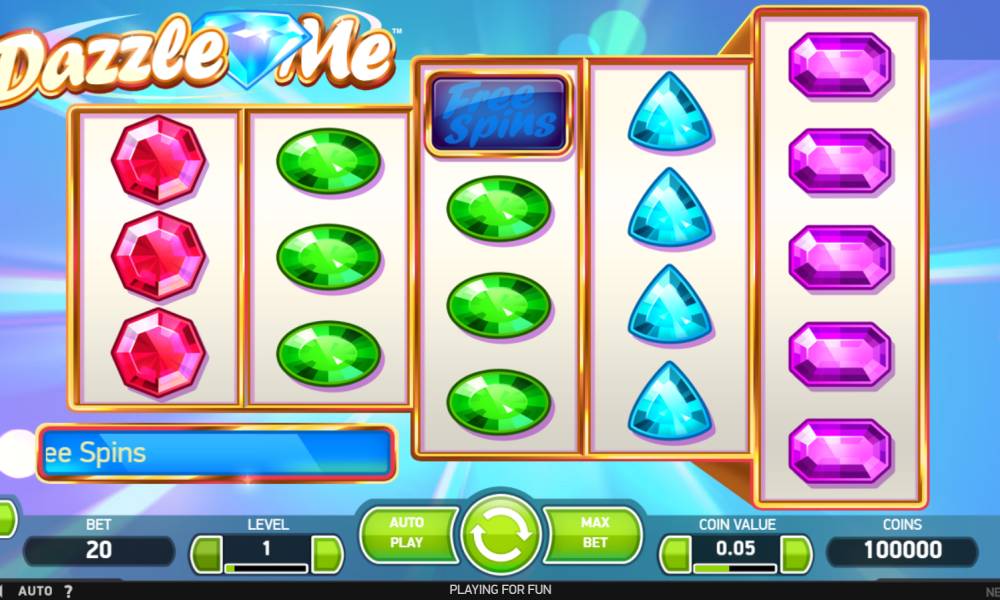Spin the reels with the circular arrows button

click(500, 538)
